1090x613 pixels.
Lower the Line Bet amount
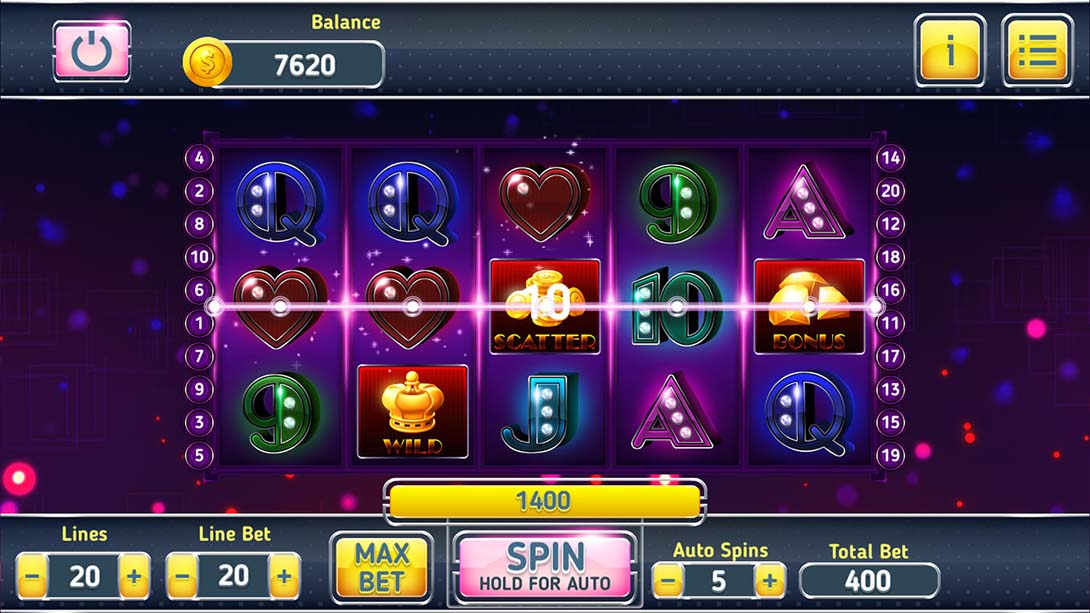(x=183, y=576)
